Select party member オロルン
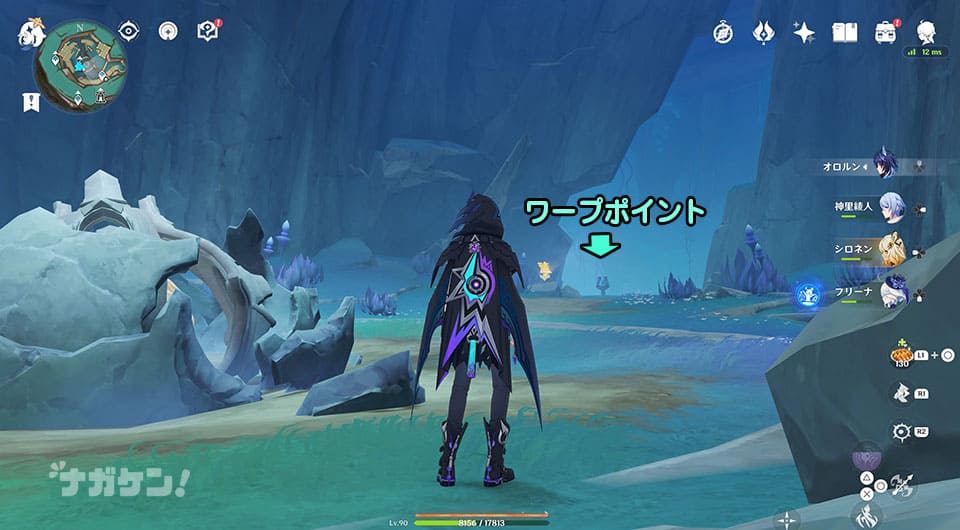This screenshot has height=530, width=960. tap(884, 164)
